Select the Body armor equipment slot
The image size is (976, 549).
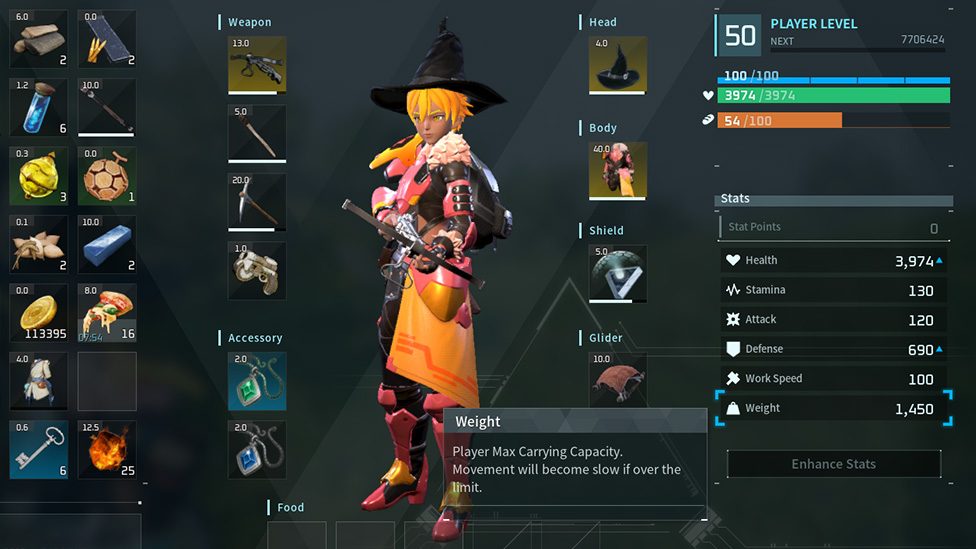(618, 171)
